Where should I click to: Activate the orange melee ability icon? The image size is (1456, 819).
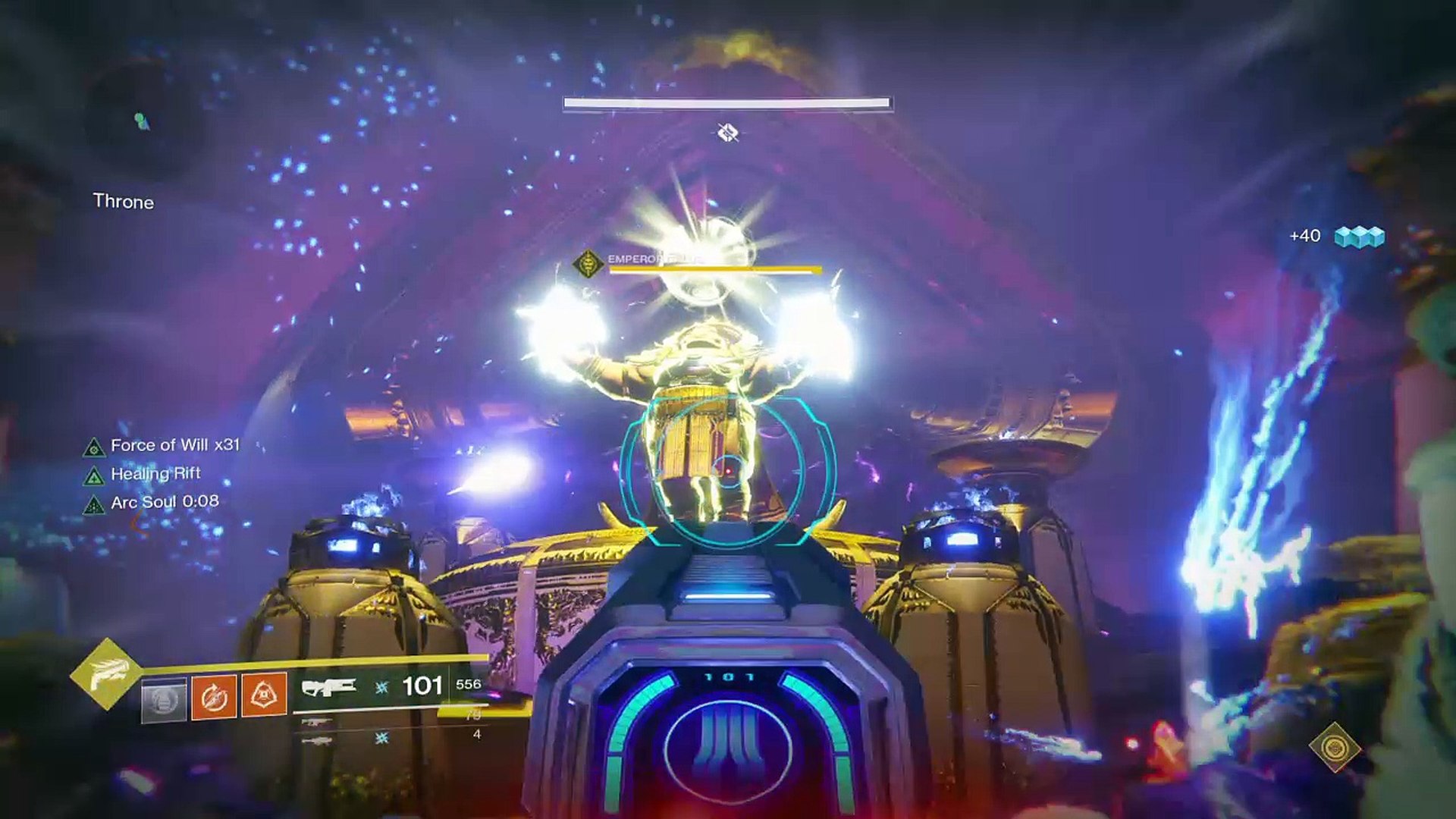pos(214,695)
